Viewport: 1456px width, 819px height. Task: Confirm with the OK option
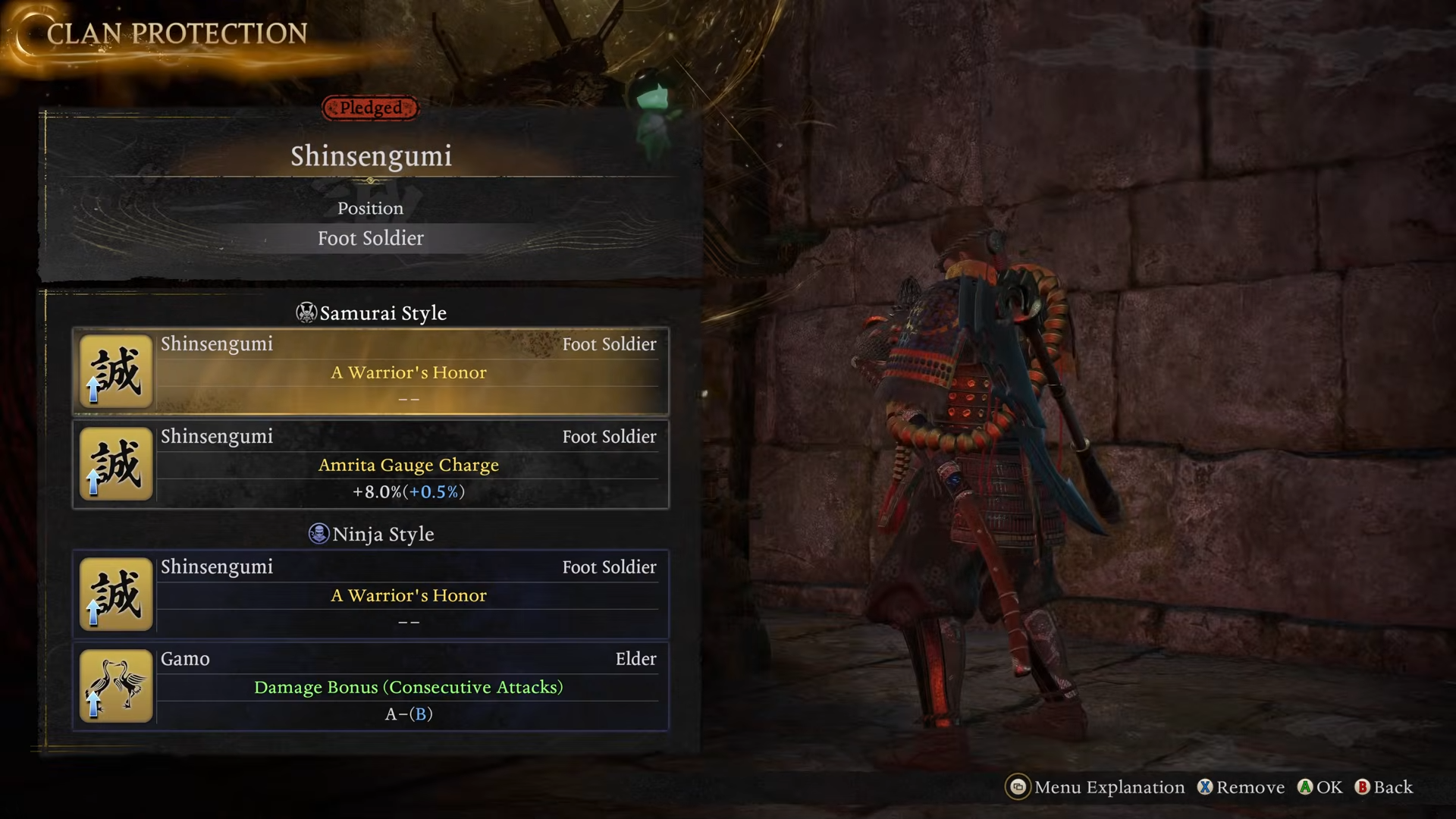[1320, 787]
